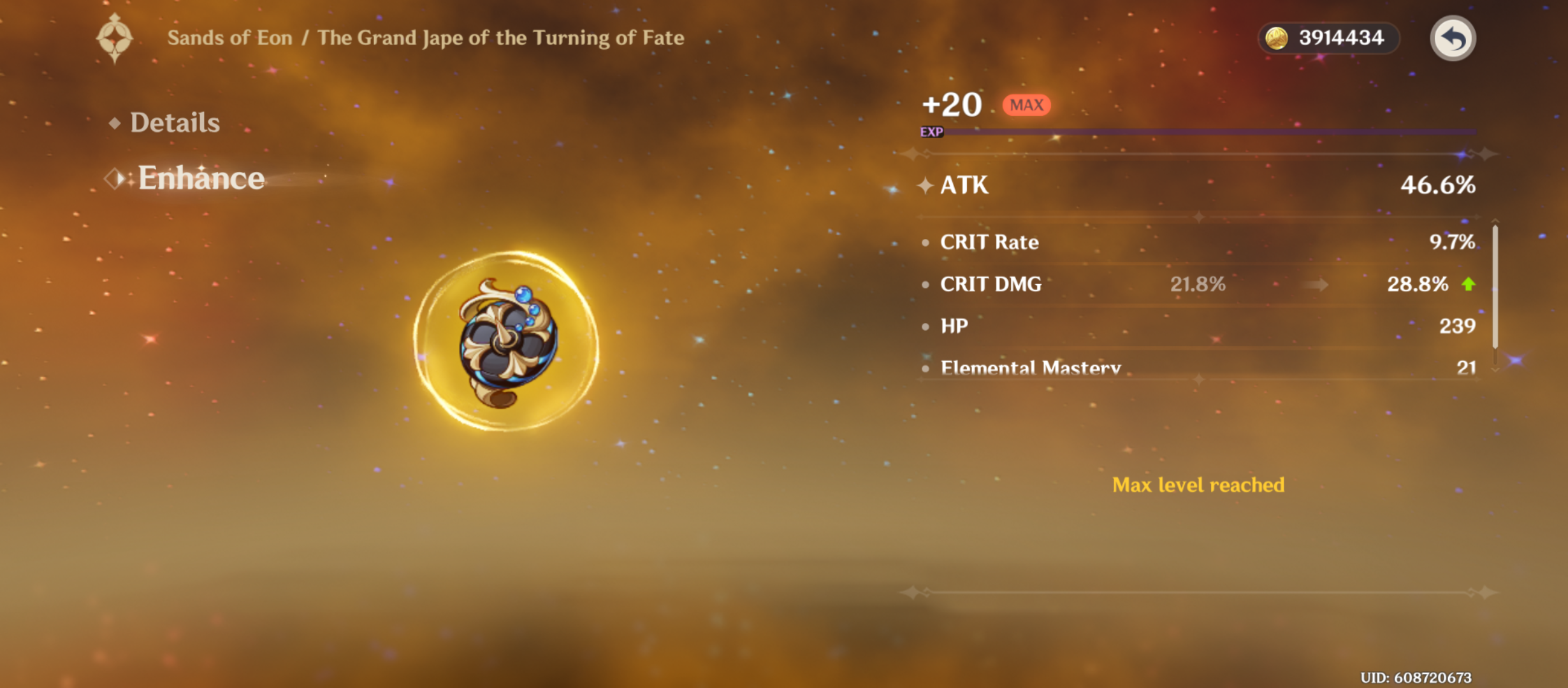Click the star icon next to ATK
Image resolution: width=1568 pixels, height=688 pixels.
click(927, 185)
